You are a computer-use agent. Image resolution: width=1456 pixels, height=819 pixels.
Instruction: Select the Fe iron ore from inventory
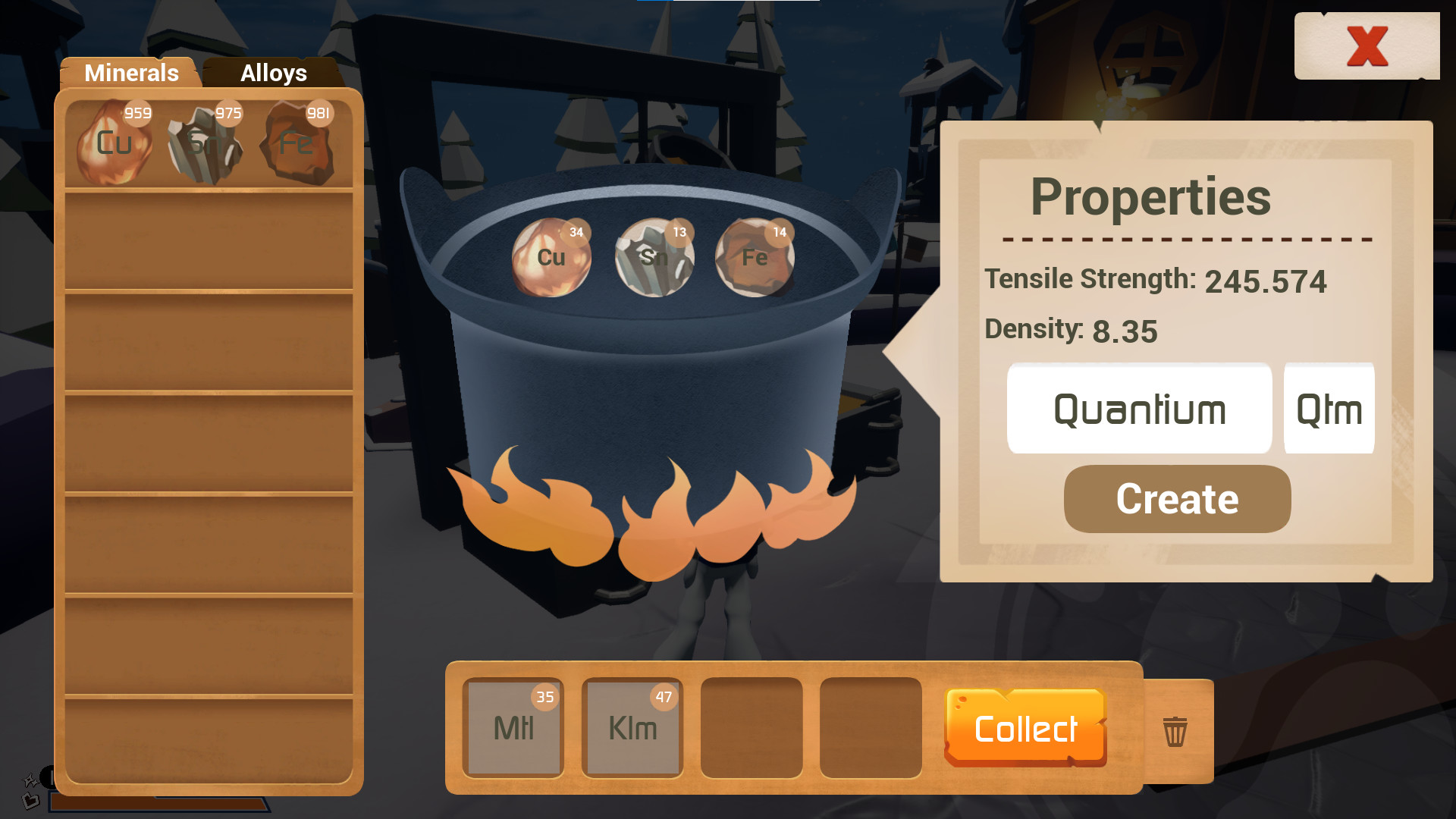click(x=297, y=143)
